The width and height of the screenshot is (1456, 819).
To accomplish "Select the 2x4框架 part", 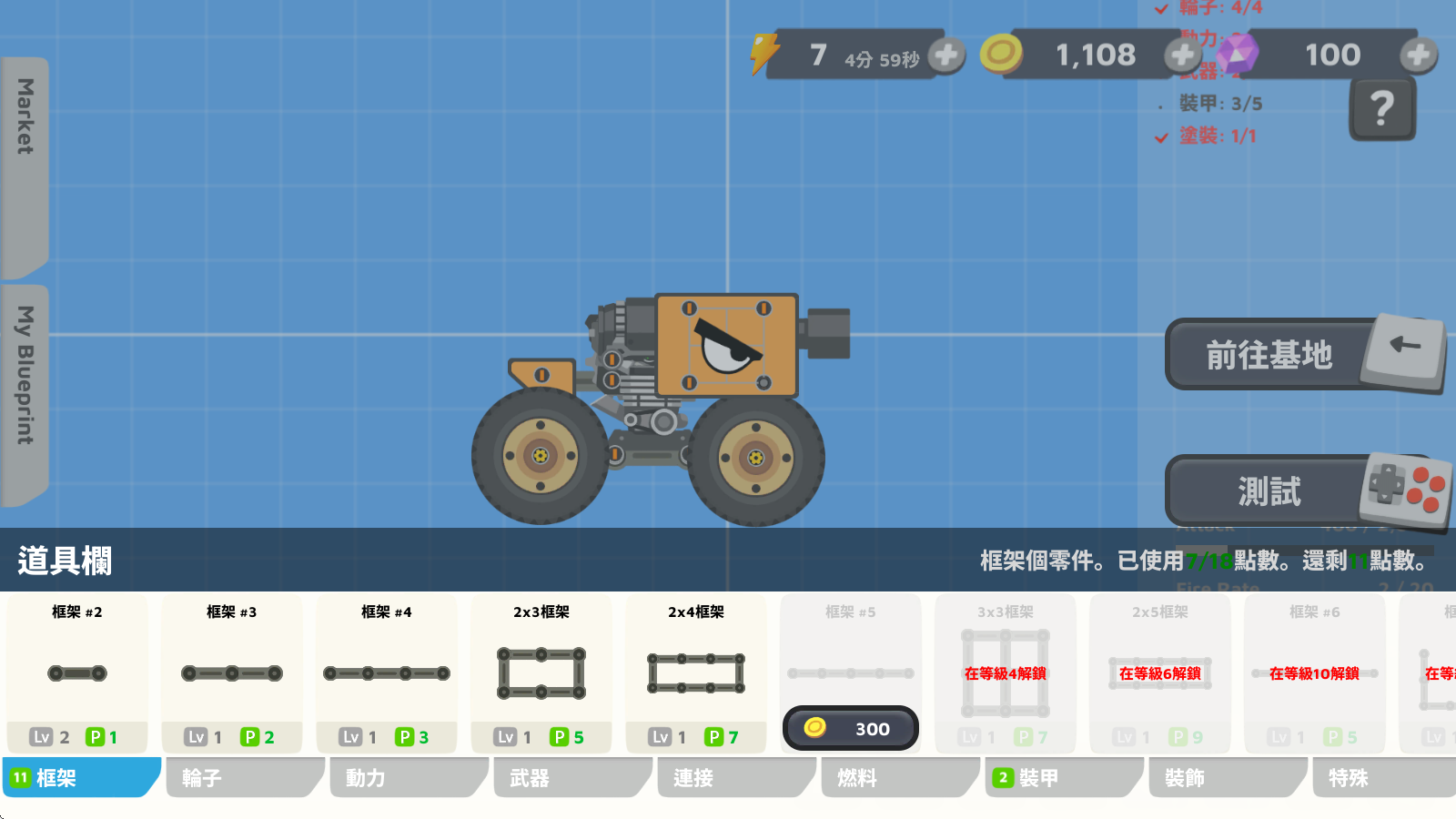I will pos(695,673).
